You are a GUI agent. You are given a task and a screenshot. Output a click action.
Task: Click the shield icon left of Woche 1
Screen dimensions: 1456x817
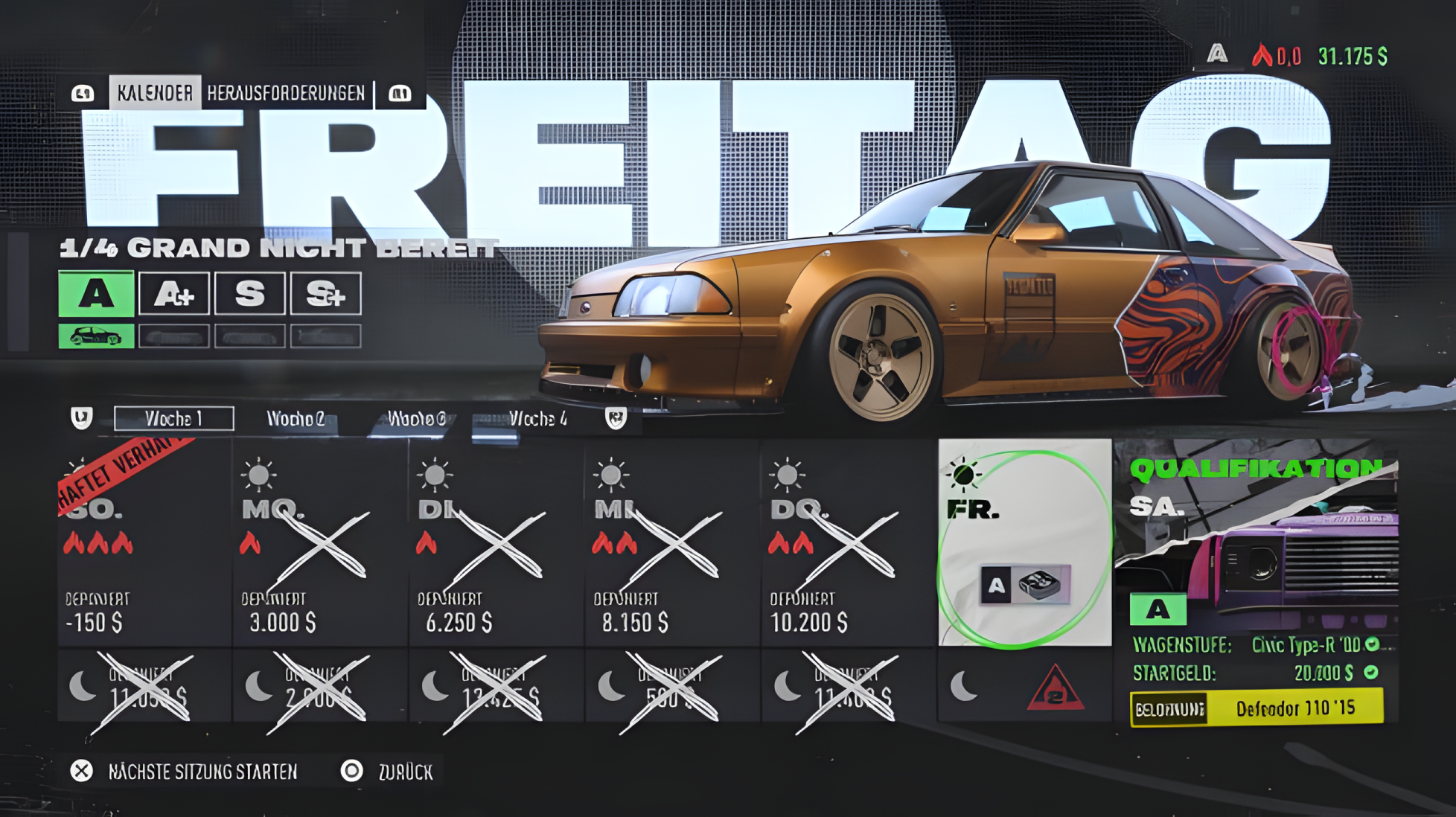pos(82,418)
